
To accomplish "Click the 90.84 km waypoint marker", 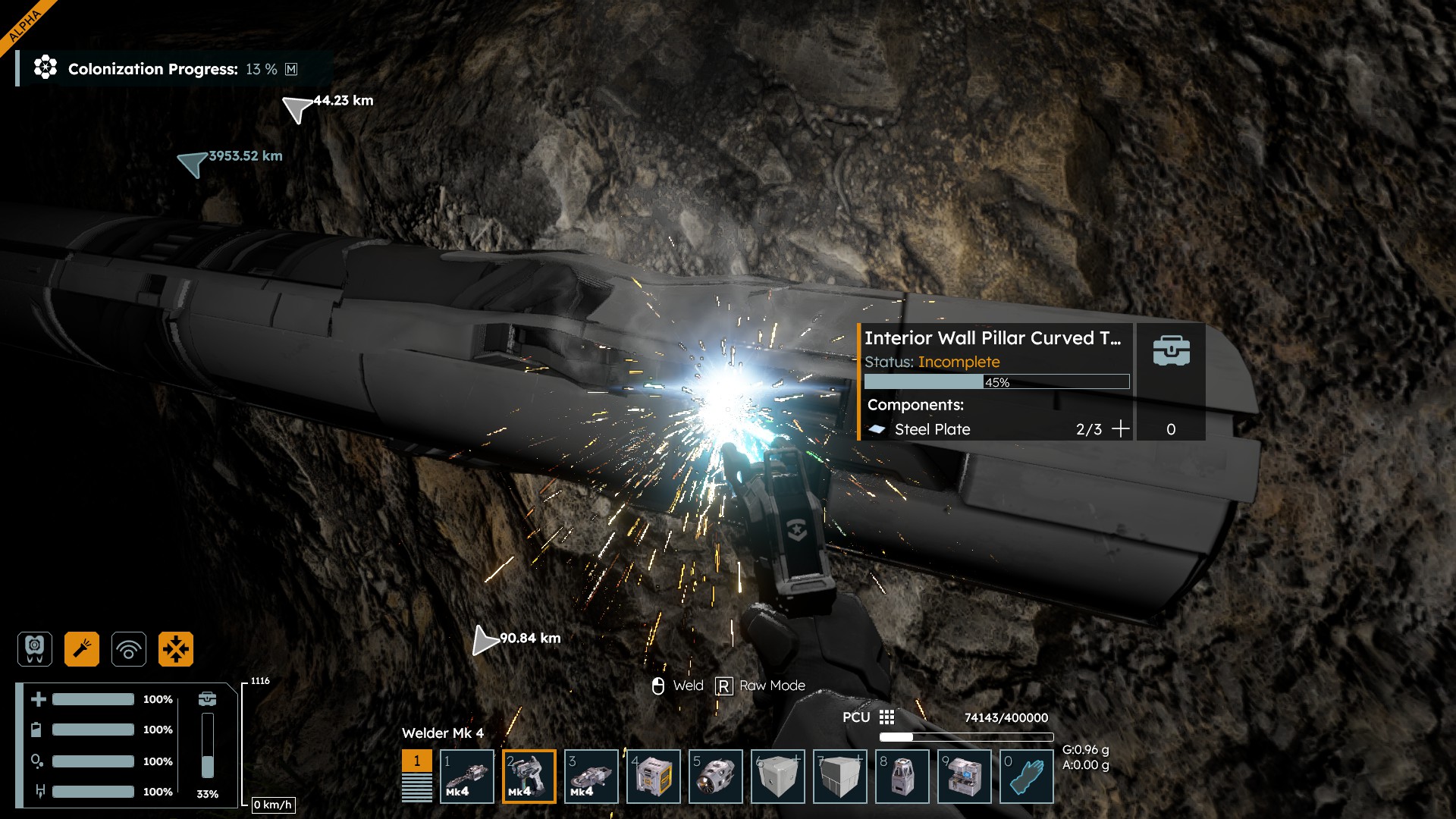I will coord(485,640).
